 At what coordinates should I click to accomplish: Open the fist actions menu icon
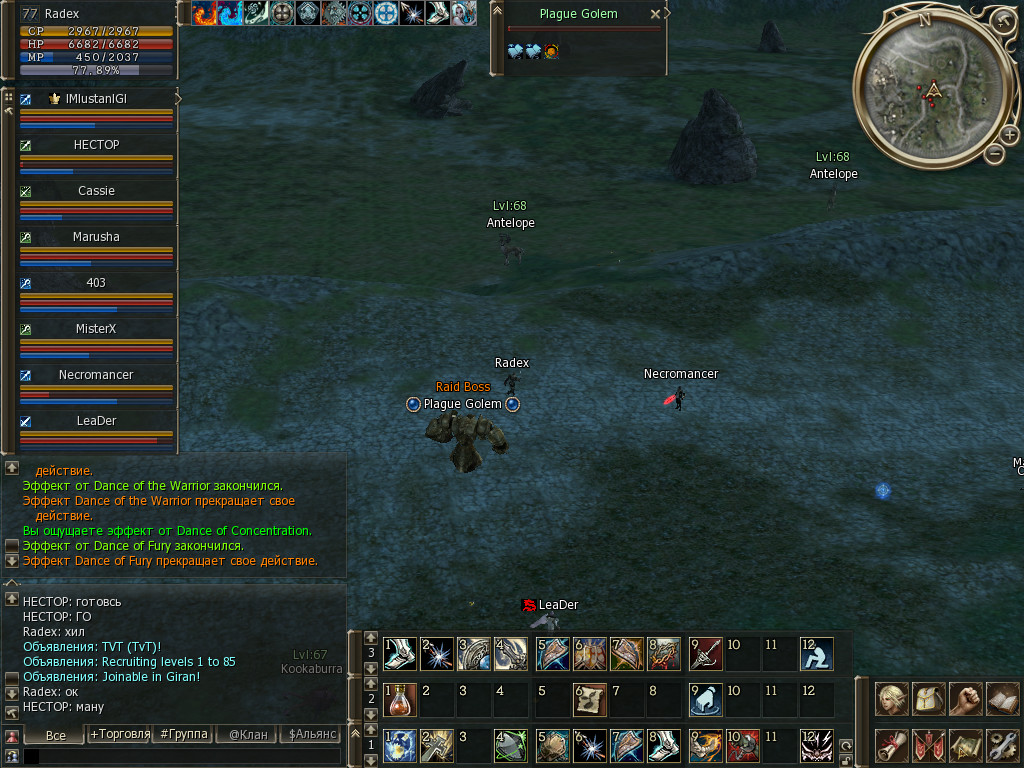click(x=966, y=697)
